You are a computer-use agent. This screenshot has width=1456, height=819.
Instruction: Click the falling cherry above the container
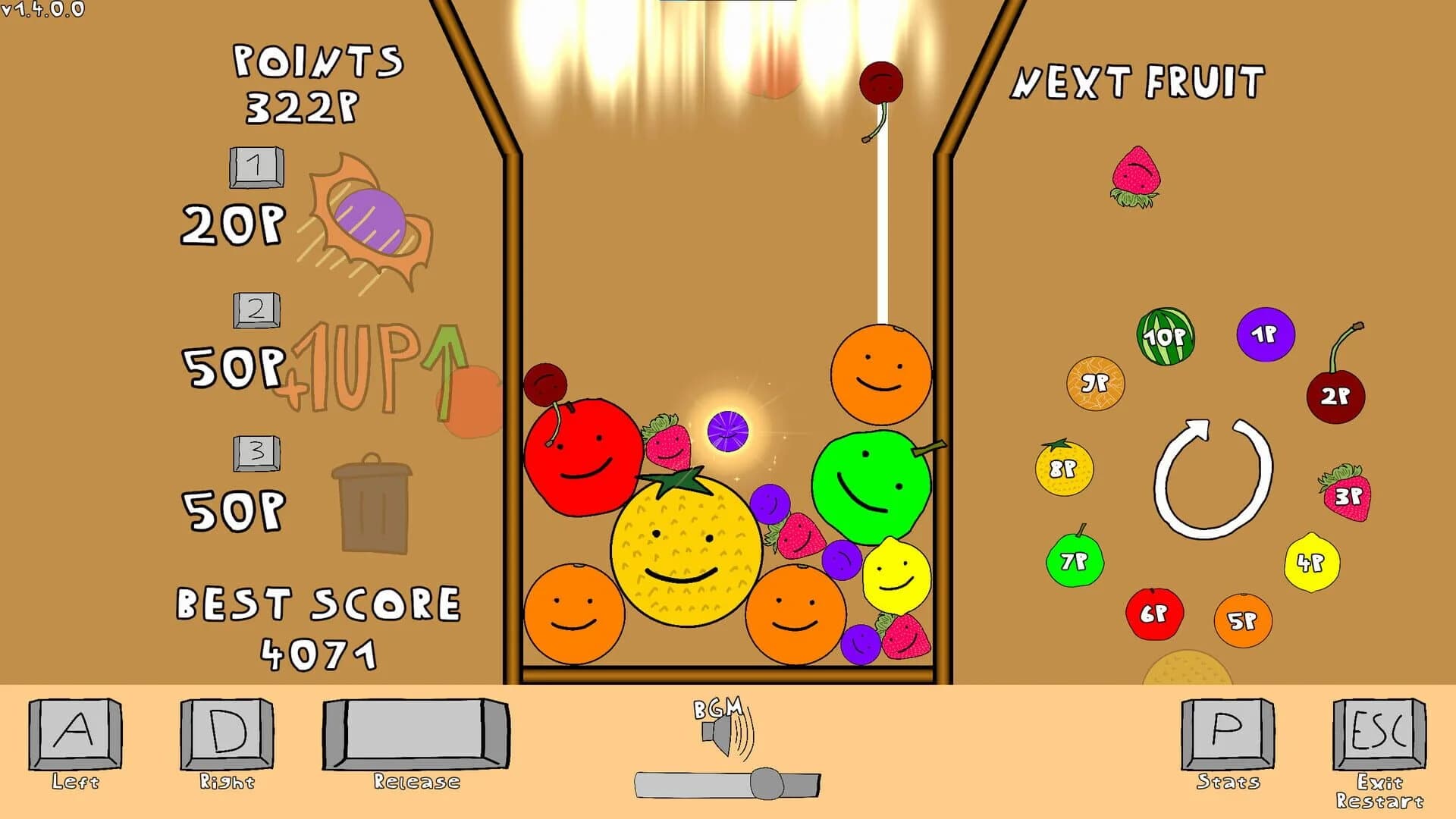click(882, 83)
